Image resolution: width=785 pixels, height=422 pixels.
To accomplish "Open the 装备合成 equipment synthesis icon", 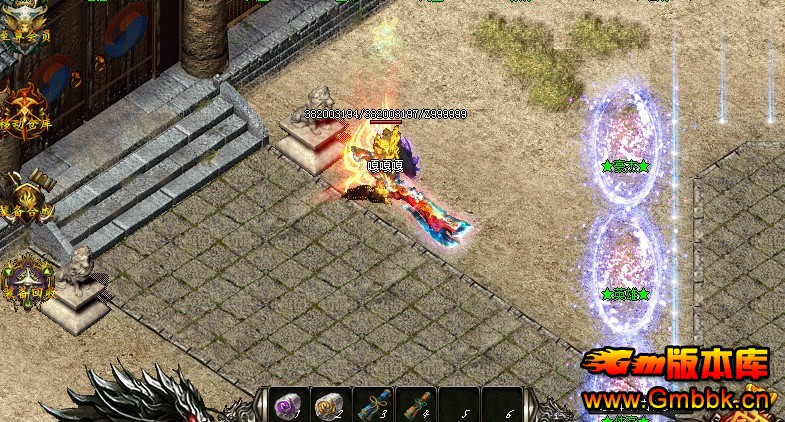I will [x=25, y=192].
